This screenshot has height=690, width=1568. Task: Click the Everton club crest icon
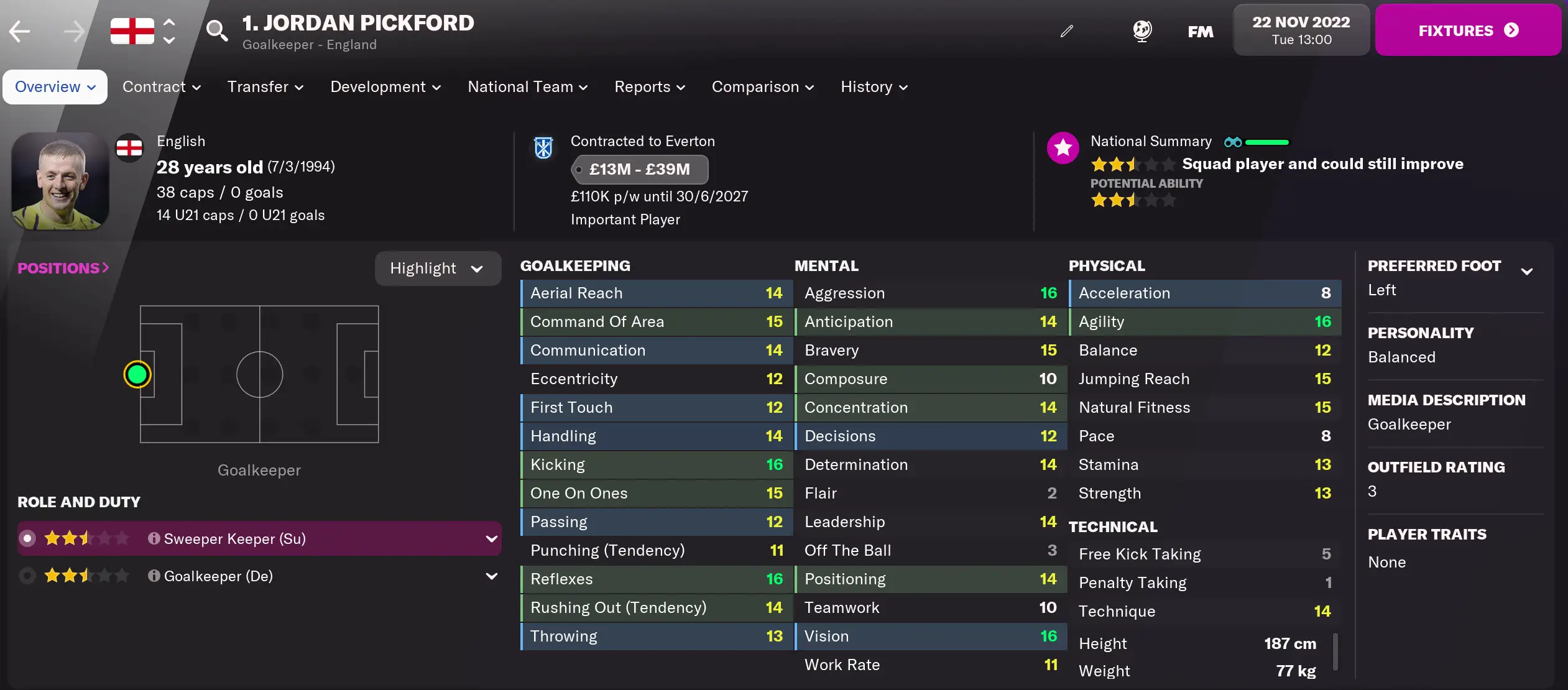(543, 148)
